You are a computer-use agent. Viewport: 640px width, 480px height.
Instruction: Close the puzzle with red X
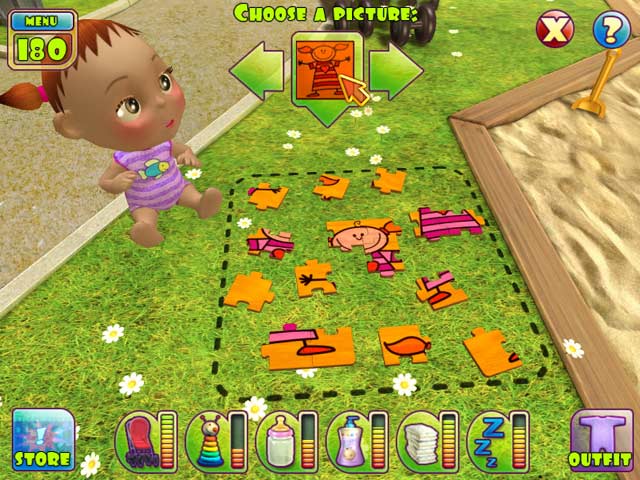555,29
